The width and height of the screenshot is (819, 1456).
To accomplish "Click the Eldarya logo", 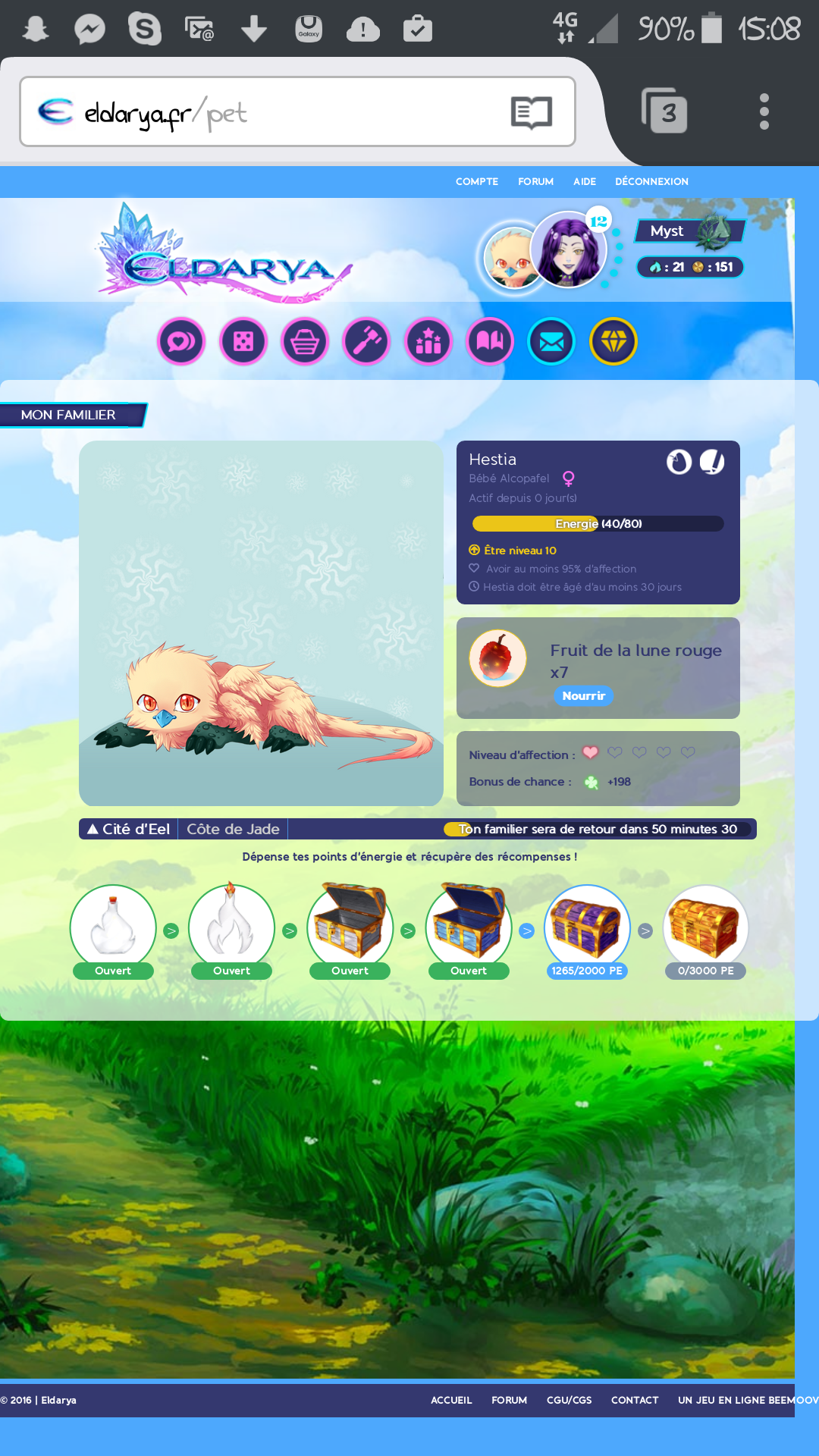I will click(x=225, y=256).
